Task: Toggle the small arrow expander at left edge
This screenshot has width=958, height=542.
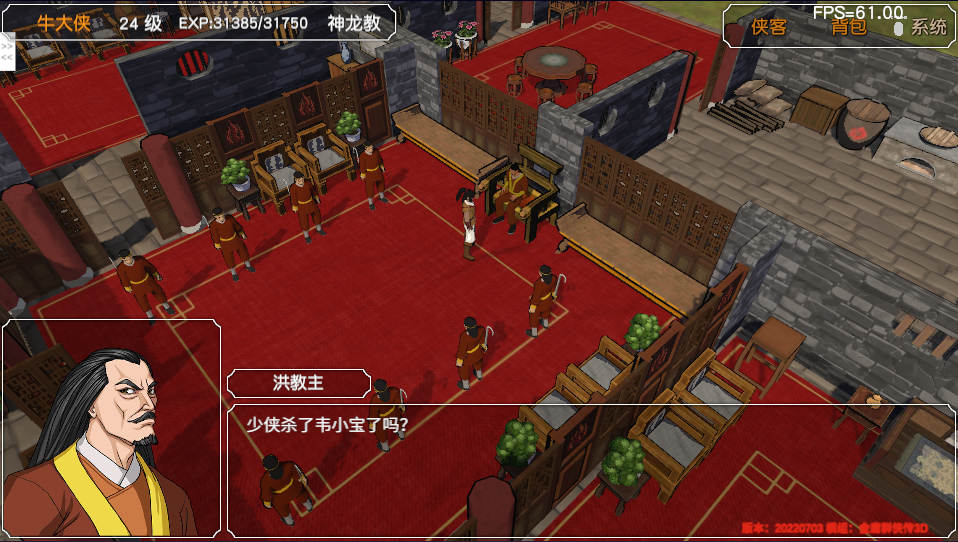Action: [x=7, y=51]
